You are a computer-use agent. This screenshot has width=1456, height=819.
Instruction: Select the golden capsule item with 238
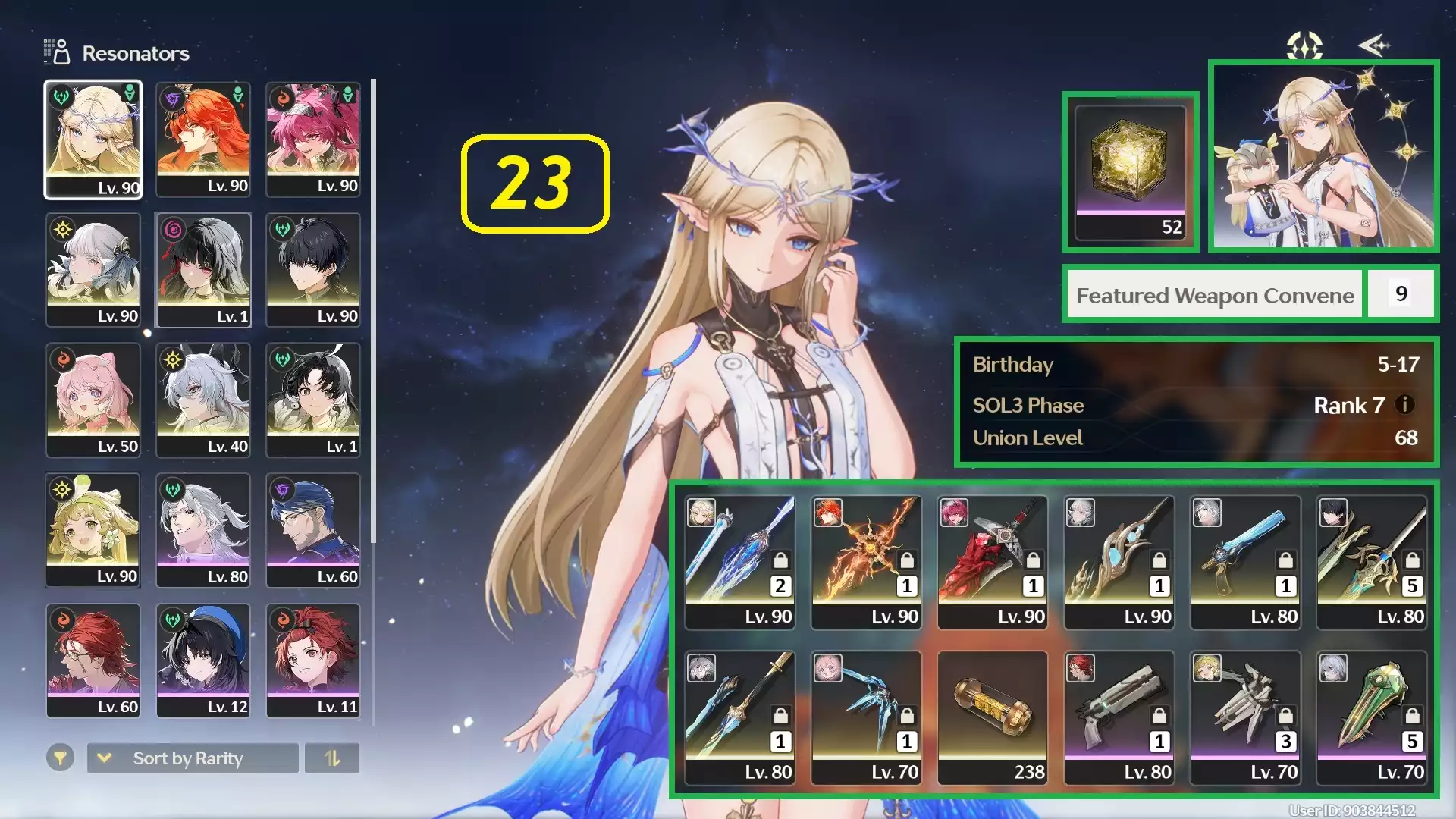992,717
